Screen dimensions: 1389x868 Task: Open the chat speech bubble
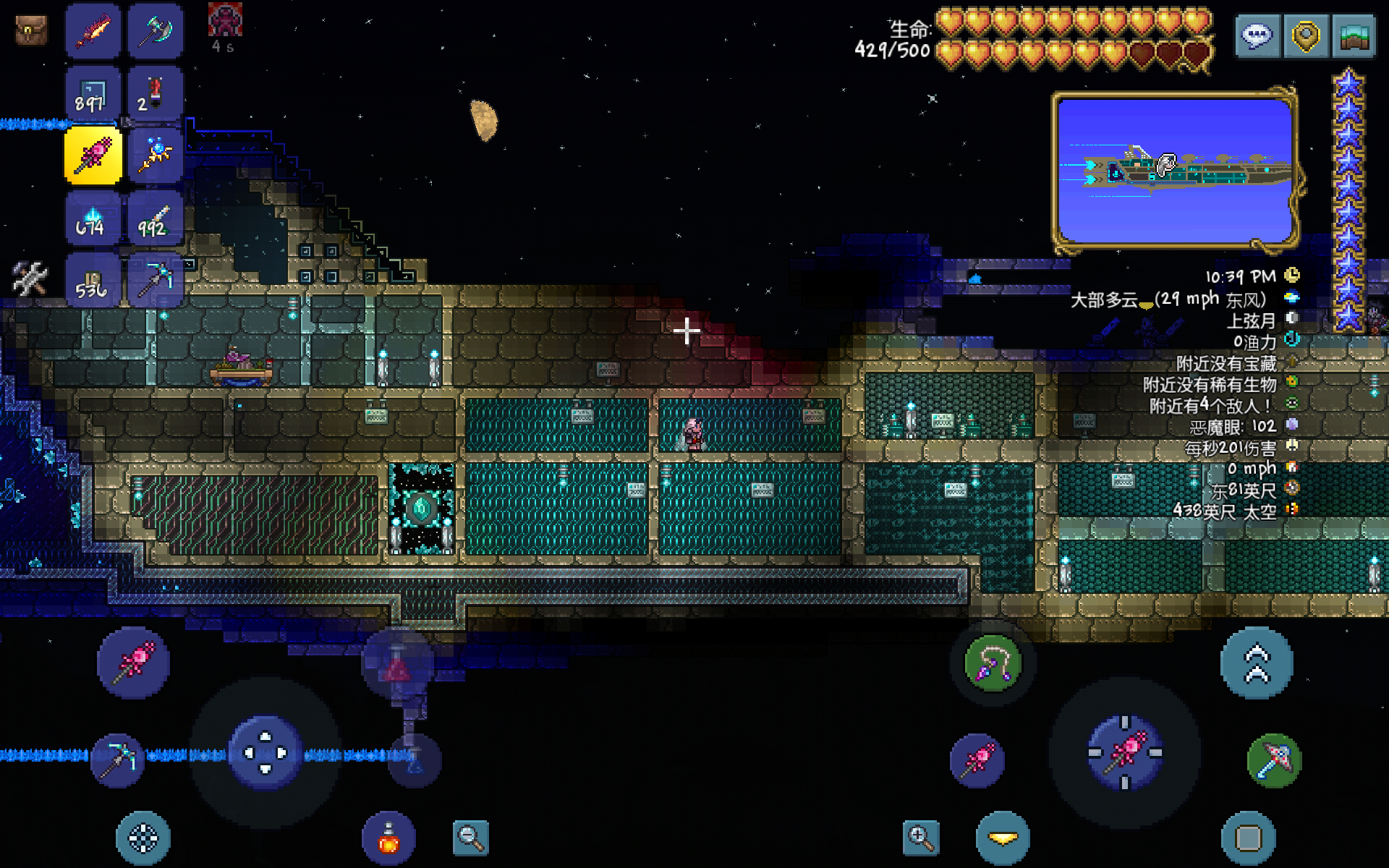[1257, 35]
